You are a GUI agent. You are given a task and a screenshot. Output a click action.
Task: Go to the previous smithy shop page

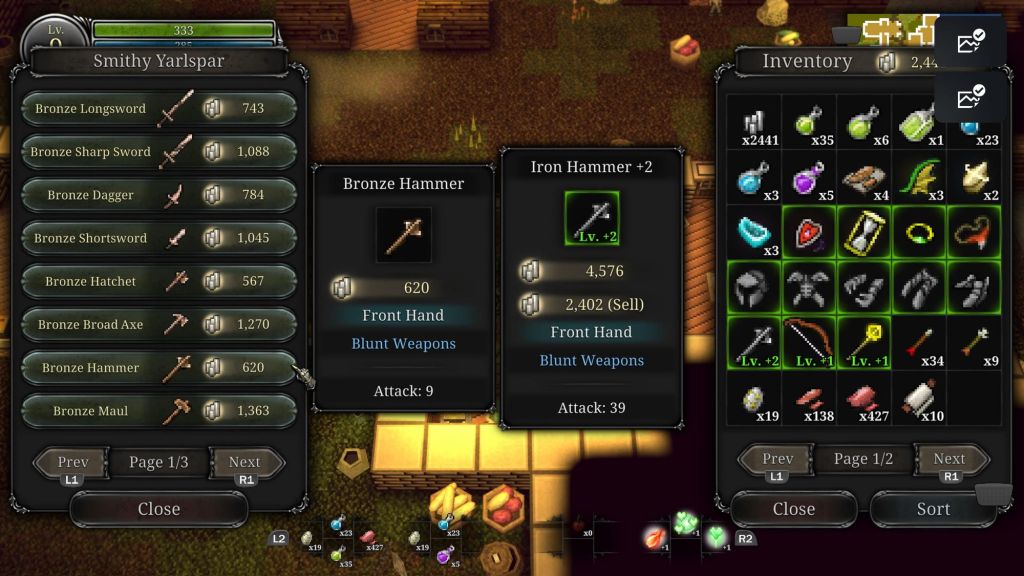click(x=72, y=462)
